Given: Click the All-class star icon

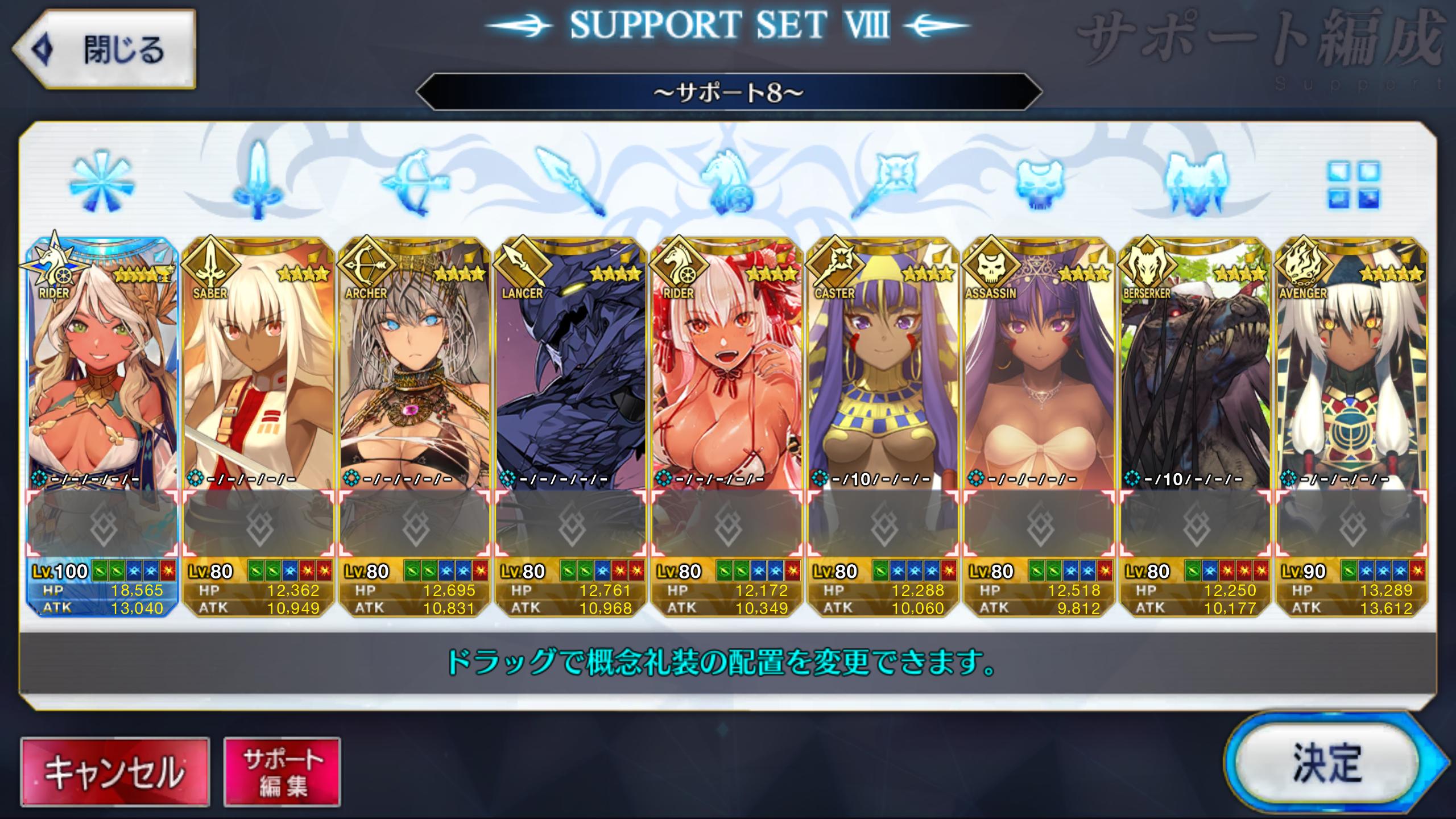Looking at the screenshot, I should (x=102, y=182).
